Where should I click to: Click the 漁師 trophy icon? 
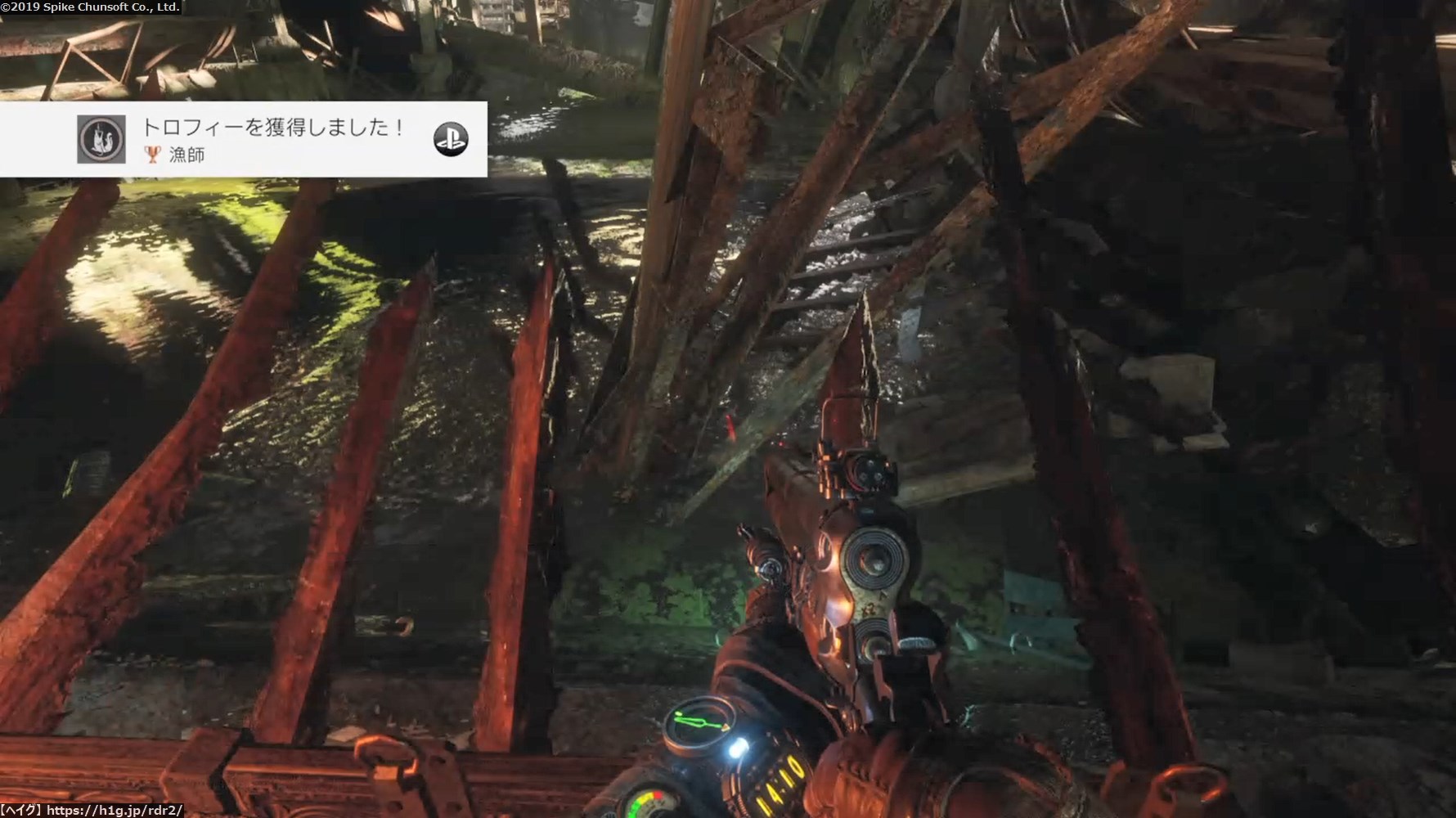pyautogui.click(x=101, y=139)
